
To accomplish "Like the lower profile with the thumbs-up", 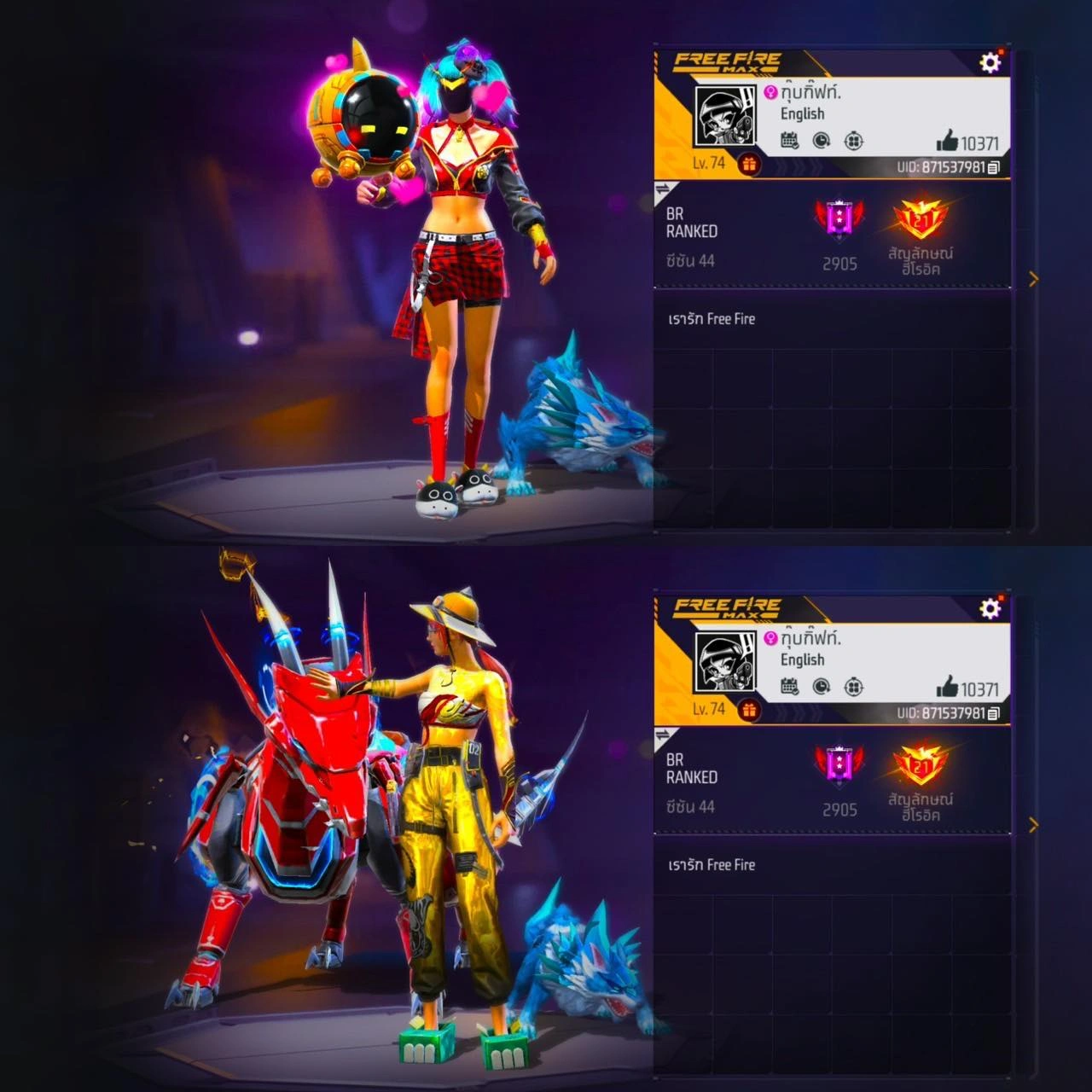I will [947, 687].
